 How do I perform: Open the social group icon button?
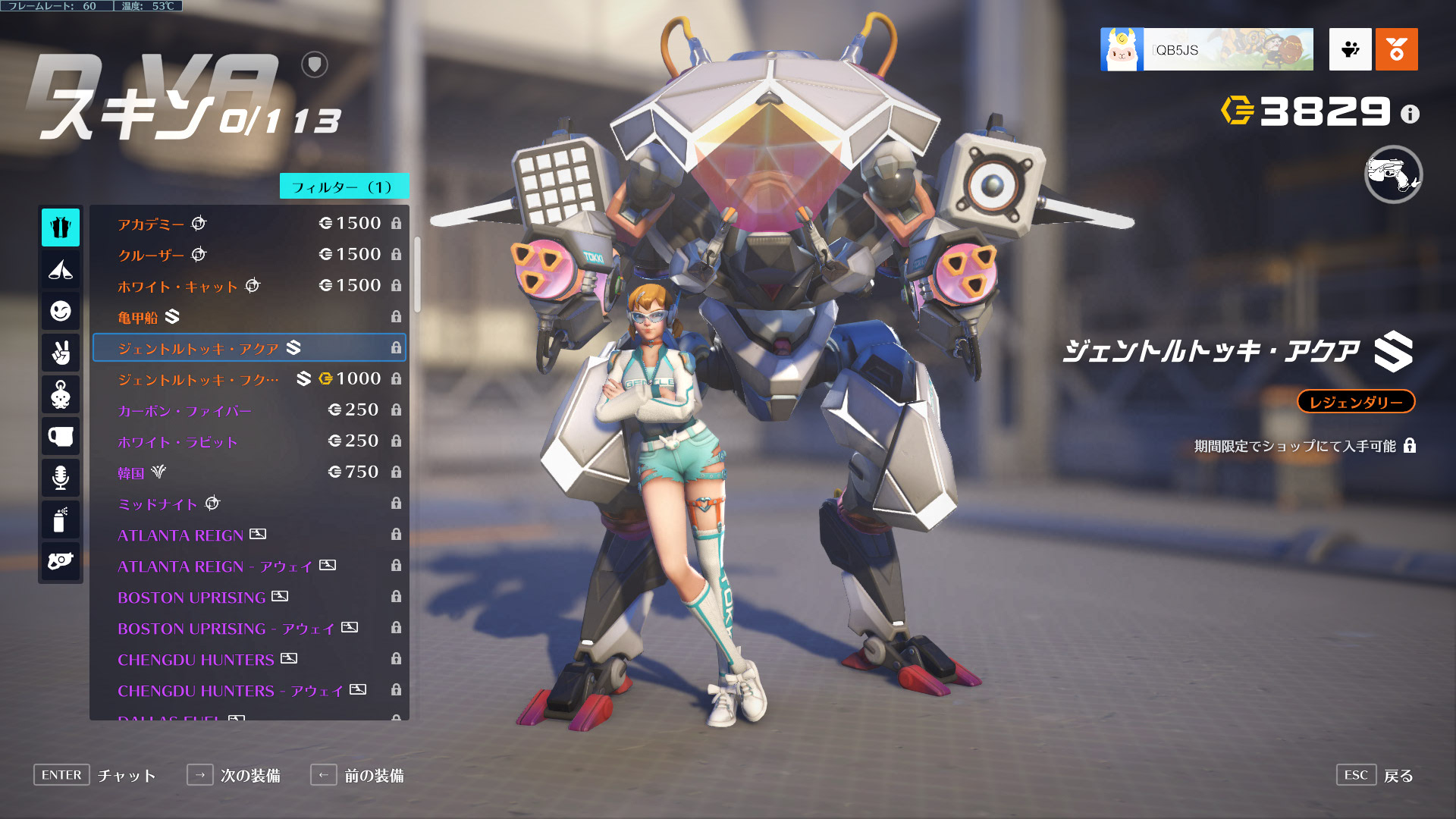[1350, 50]
